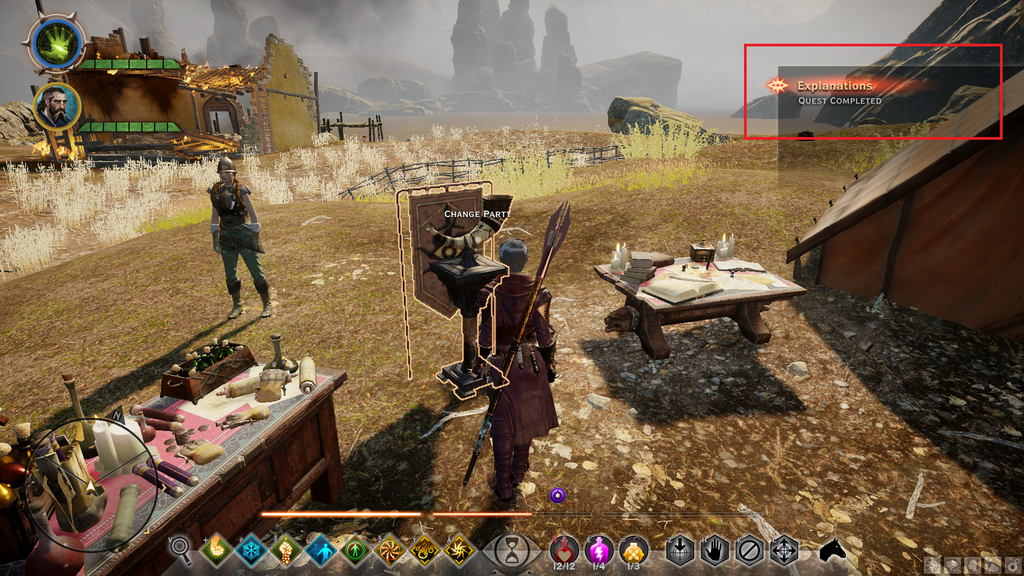Select the green hand Inquisitor portrait

pos(57,44)
